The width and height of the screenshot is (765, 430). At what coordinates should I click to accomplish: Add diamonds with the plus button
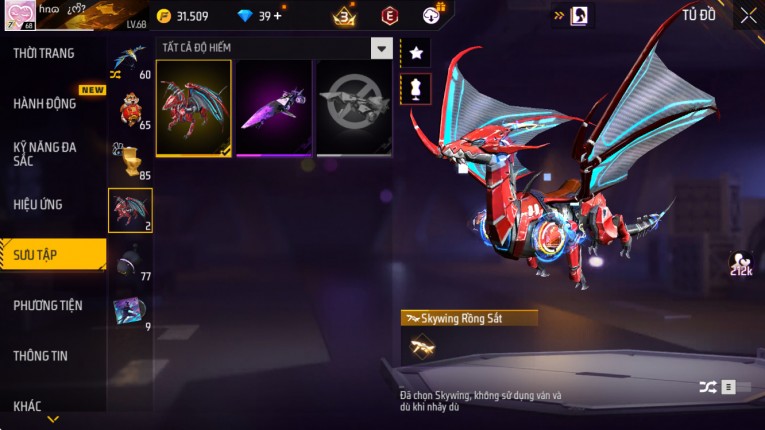277,16
